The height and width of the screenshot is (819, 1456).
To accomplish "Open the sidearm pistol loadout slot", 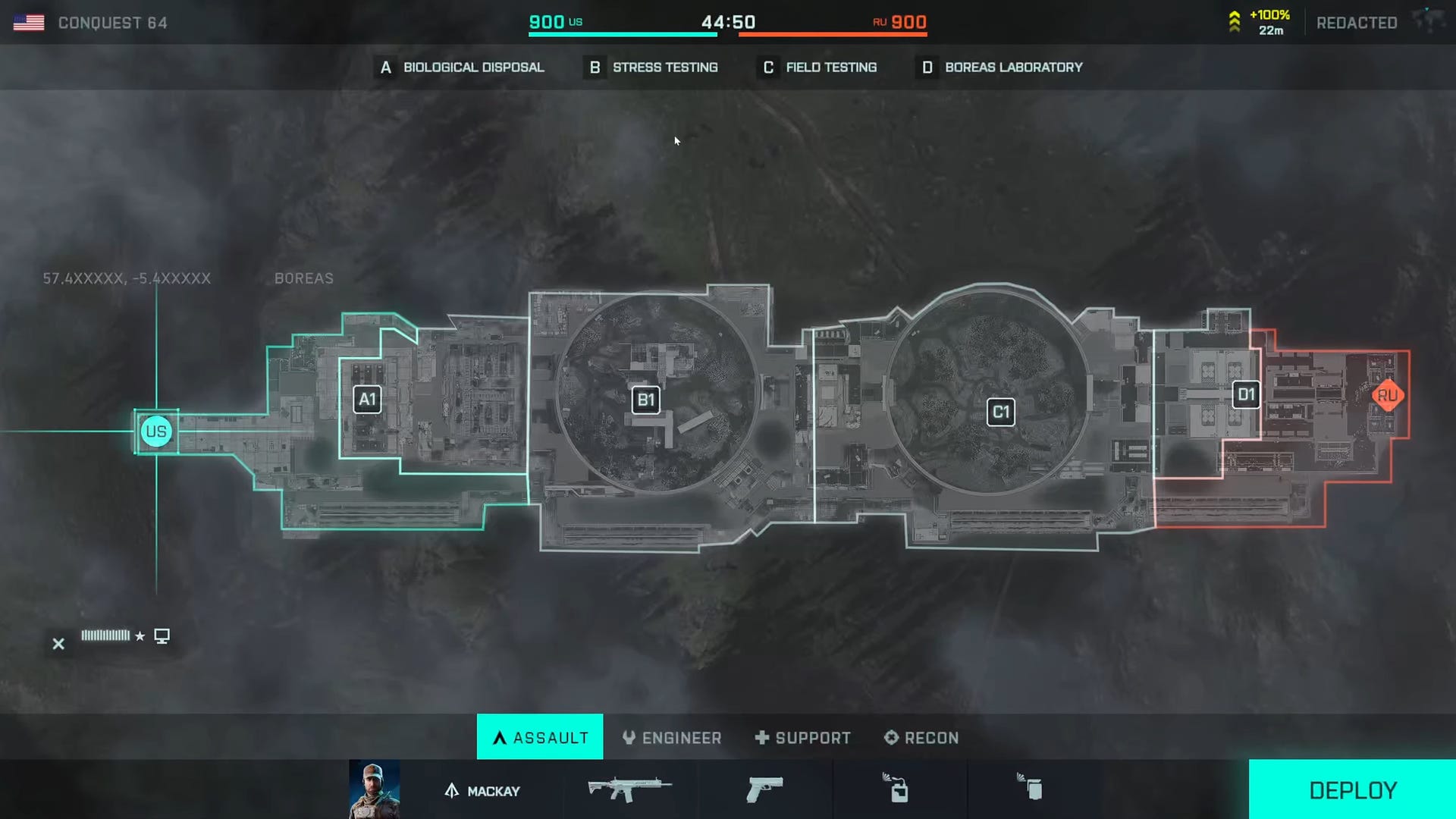I will point(764,789).
